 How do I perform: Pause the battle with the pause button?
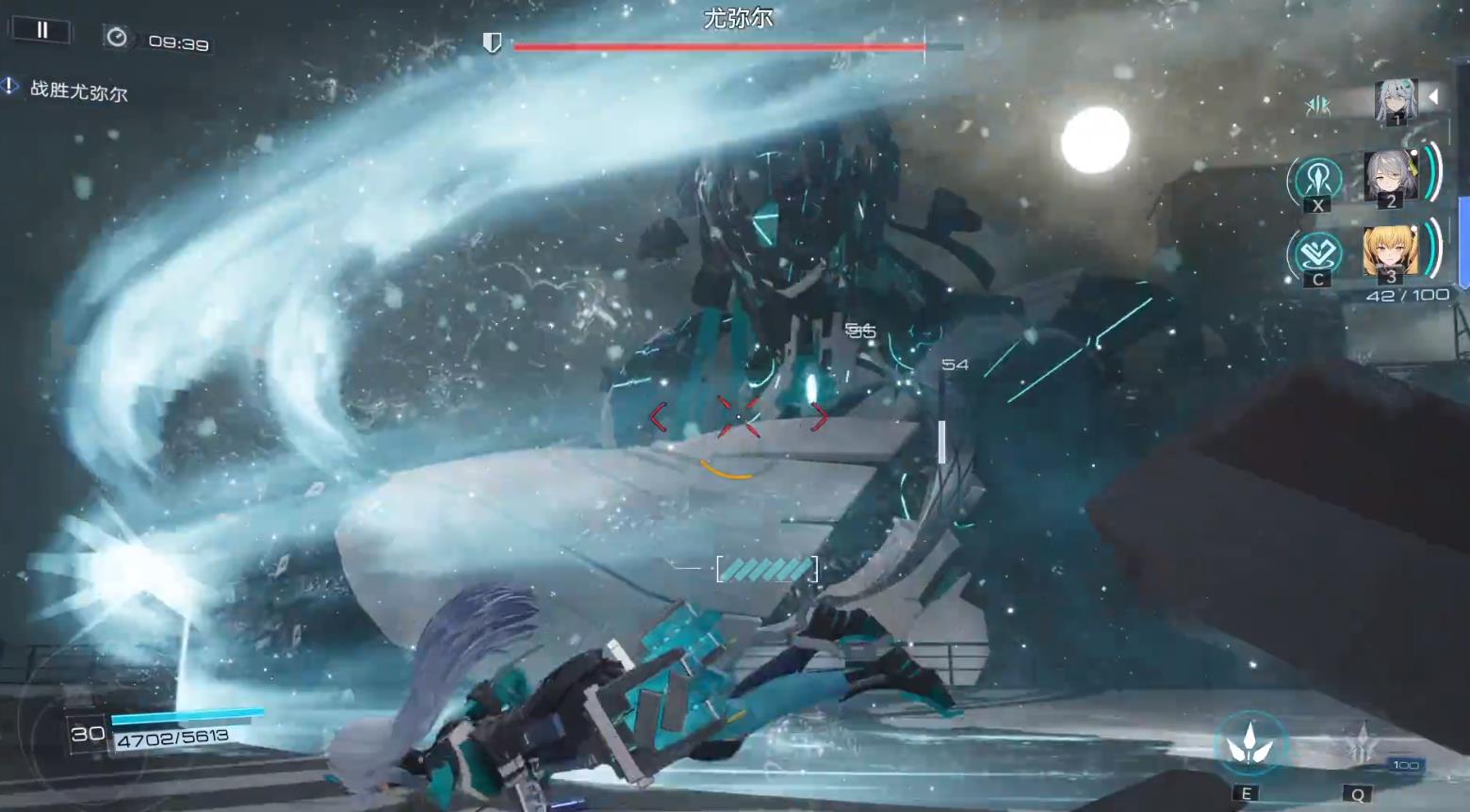tap(41, 30)
